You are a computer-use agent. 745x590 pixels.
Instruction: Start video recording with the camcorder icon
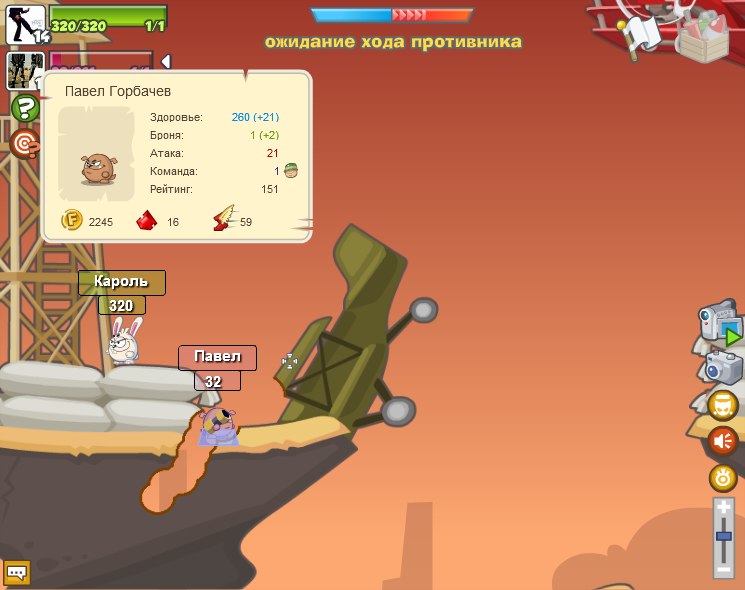pyautogui.click(x=721, y=325)
